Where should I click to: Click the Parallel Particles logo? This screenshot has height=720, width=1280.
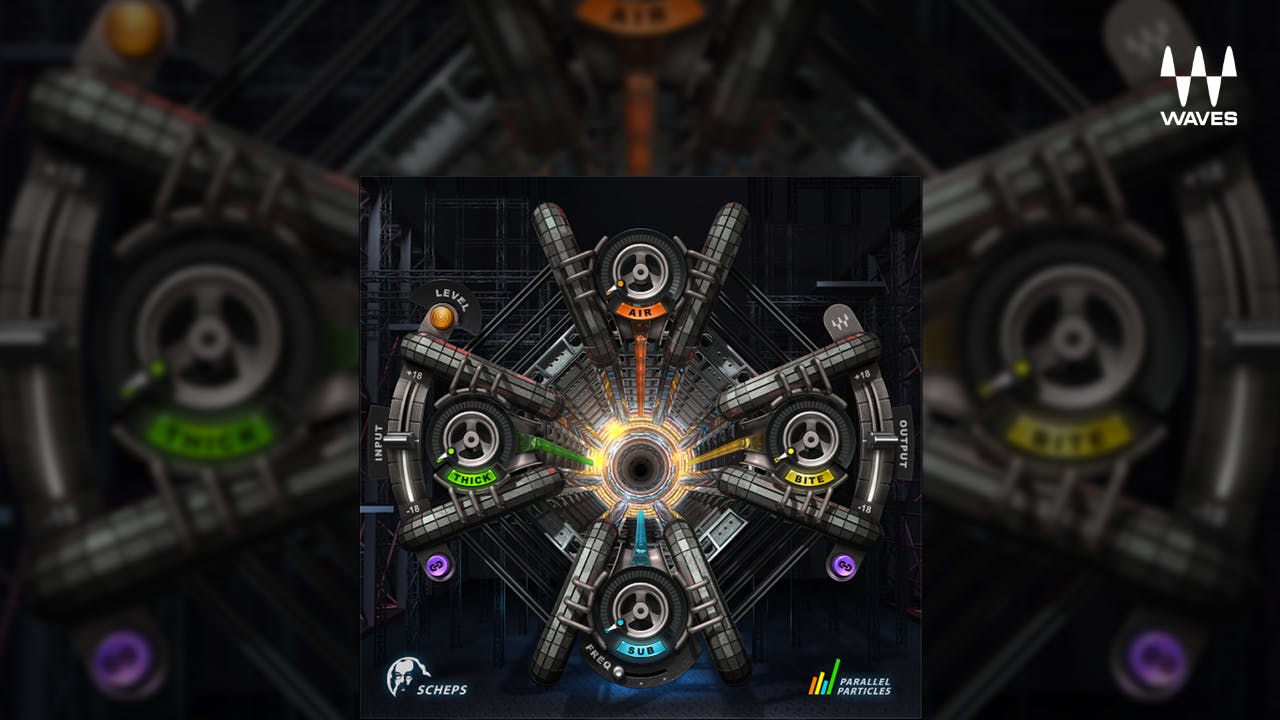pos(850,678)
